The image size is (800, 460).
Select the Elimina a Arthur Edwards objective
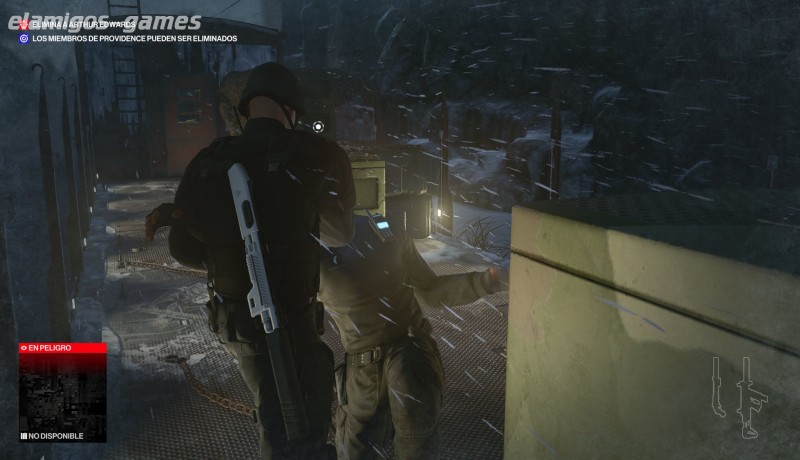(85, 24)
